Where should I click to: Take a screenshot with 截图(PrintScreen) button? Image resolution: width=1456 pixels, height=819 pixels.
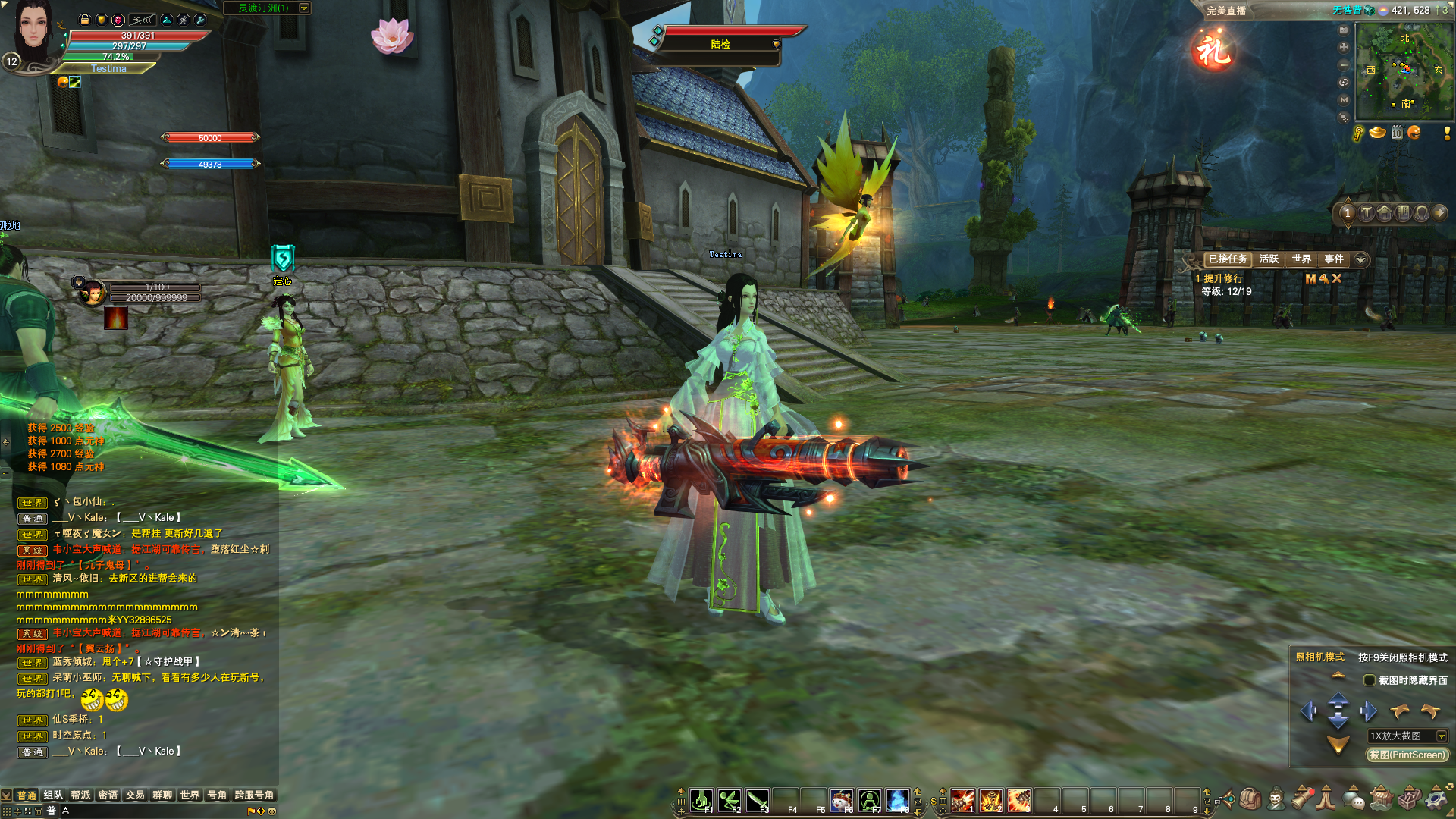pos(1407,755)
